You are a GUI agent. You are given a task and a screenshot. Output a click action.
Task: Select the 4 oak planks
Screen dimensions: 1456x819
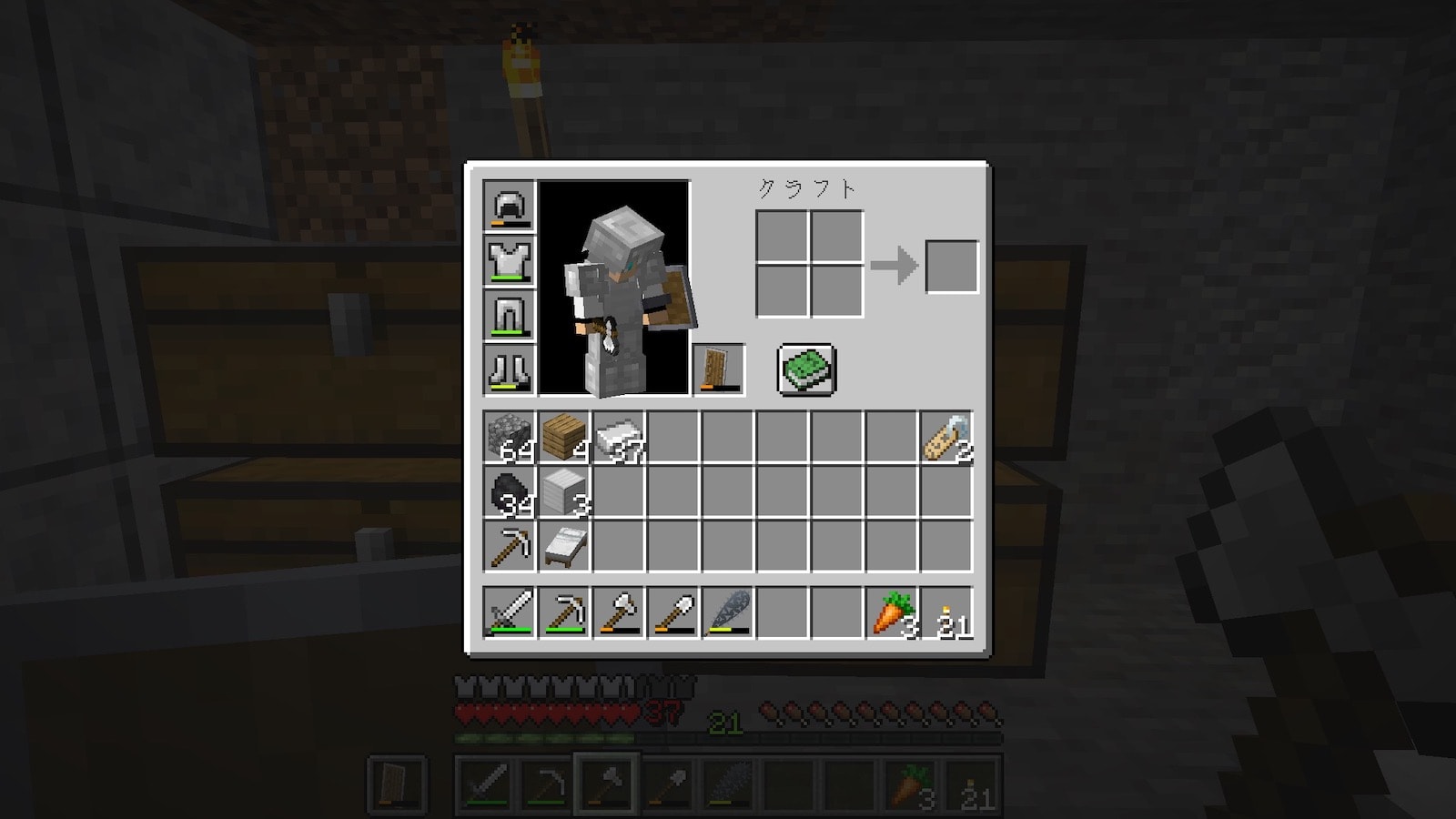(x=564, y=438)
